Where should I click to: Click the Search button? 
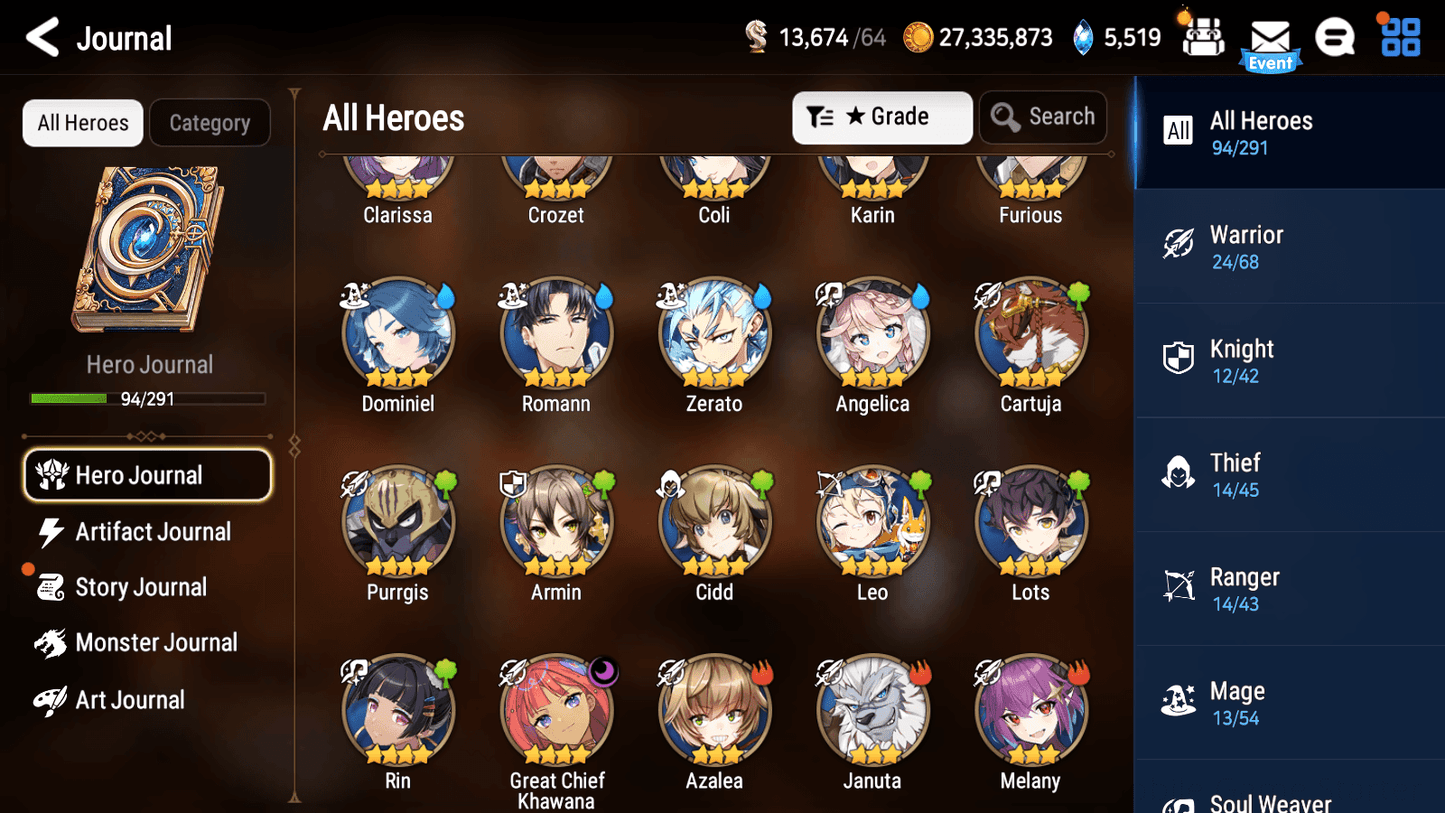(x=1043, y=117)
